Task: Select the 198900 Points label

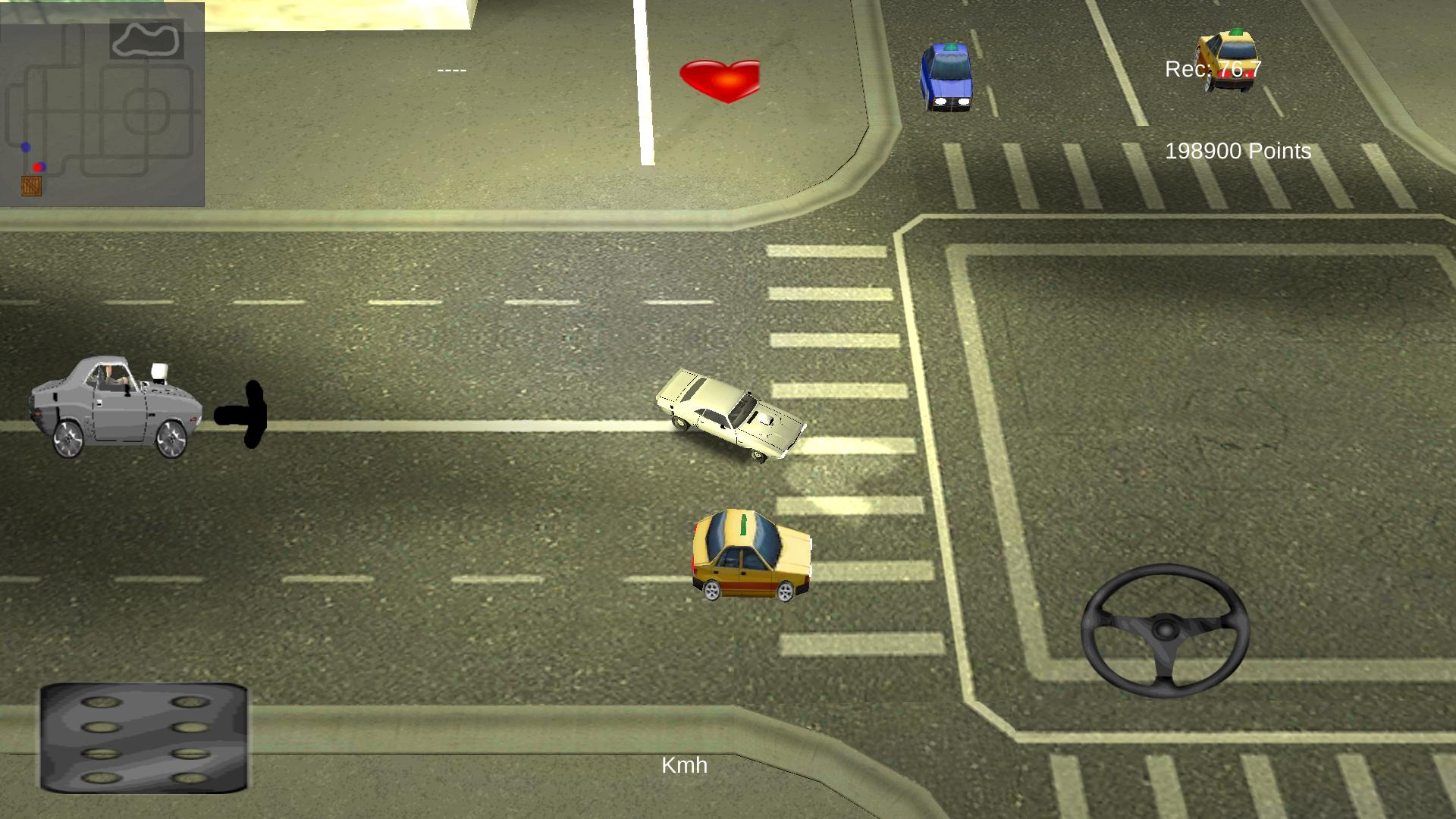Action: (x=1237, y=152)
